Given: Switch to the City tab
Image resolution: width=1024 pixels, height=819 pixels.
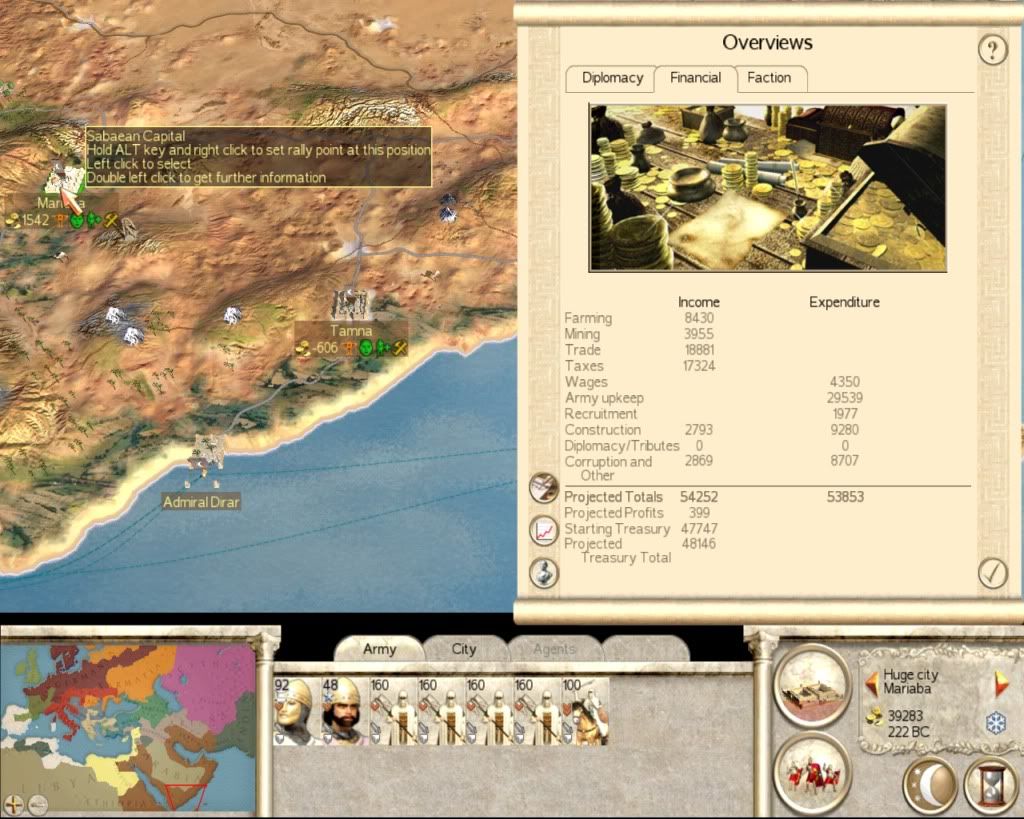Looking at the screenshot, I should 464,649.
